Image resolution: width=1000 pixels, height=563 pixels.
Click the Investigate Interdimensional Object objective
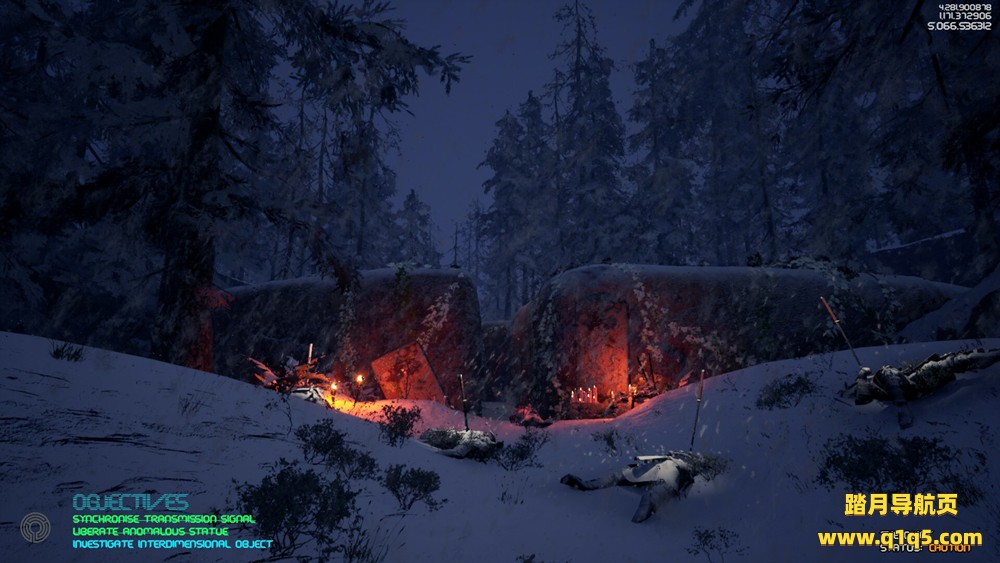(172, 544)
